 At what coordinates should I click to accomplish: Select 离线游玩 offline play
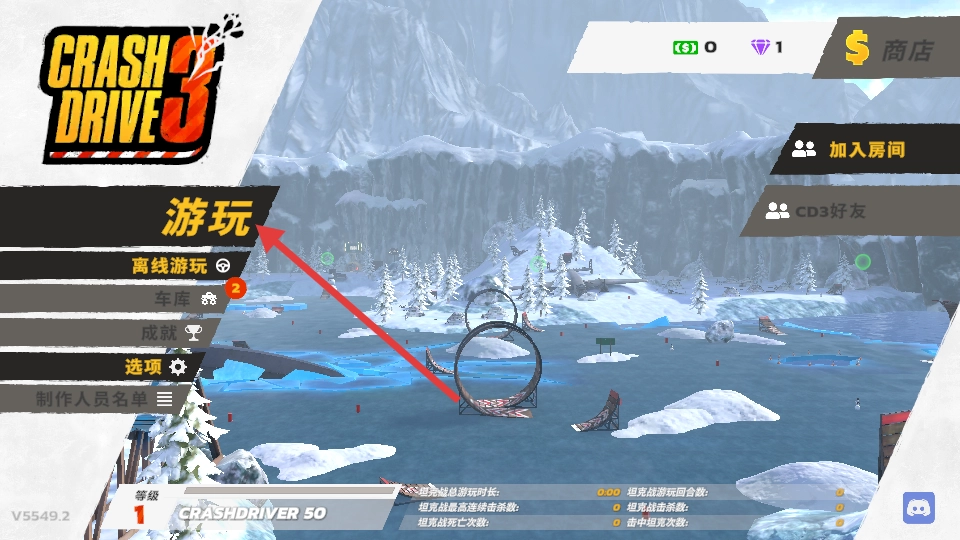[180, 266]
